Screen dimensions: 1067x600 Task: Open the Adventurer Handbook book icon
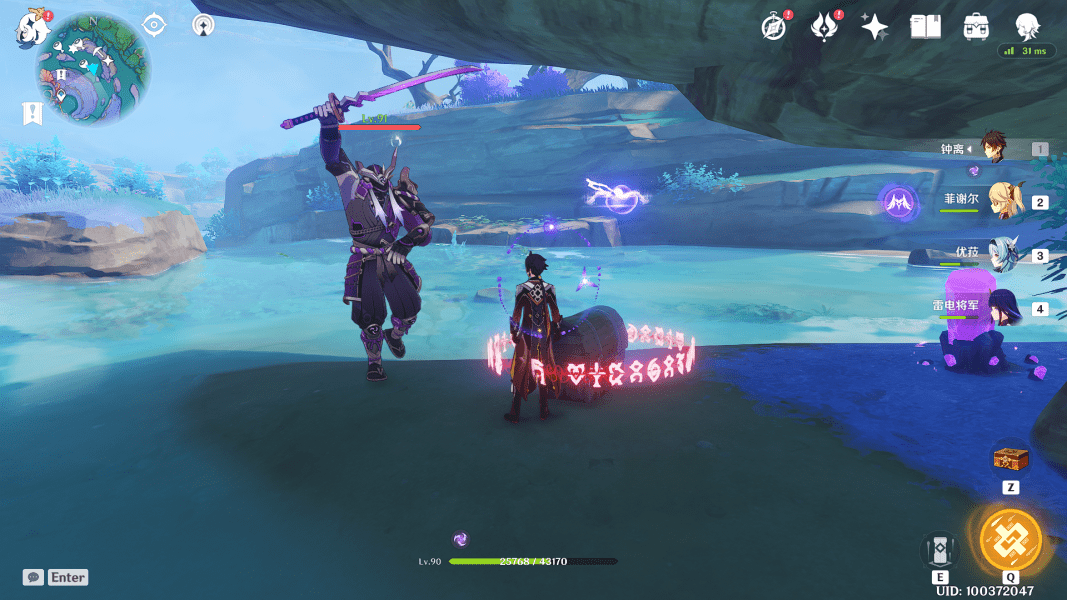pyautogui.click(x=925, y=27)
